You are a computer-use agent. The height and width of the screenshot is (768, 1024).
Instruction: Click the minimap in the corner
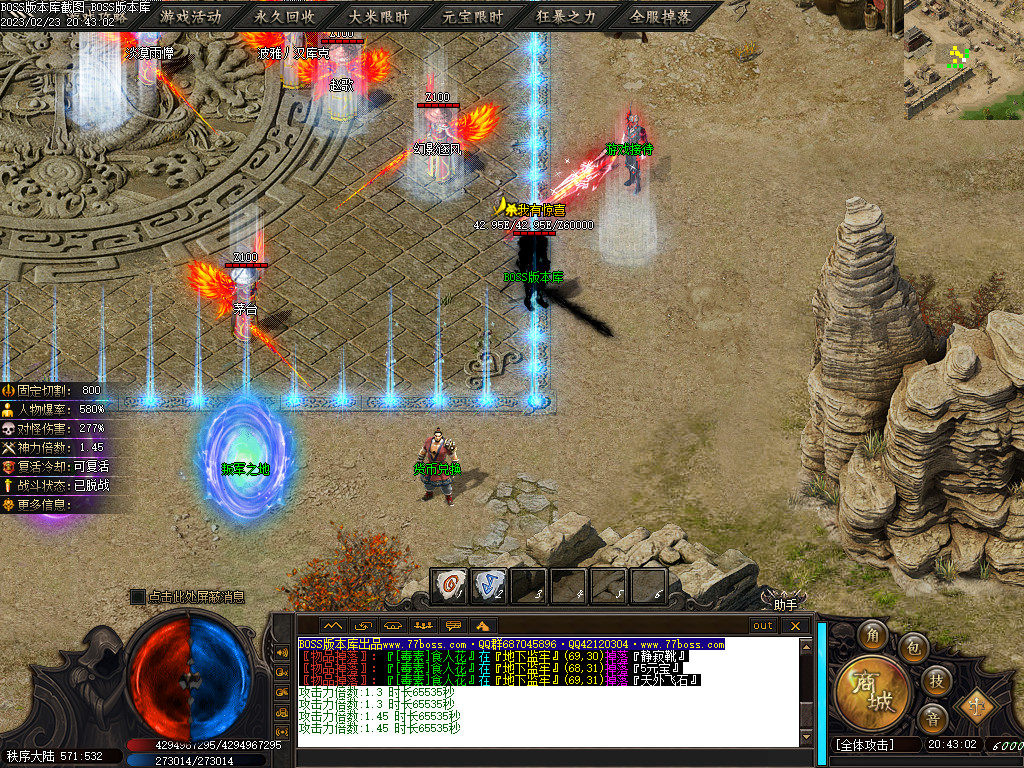(963, 60)
